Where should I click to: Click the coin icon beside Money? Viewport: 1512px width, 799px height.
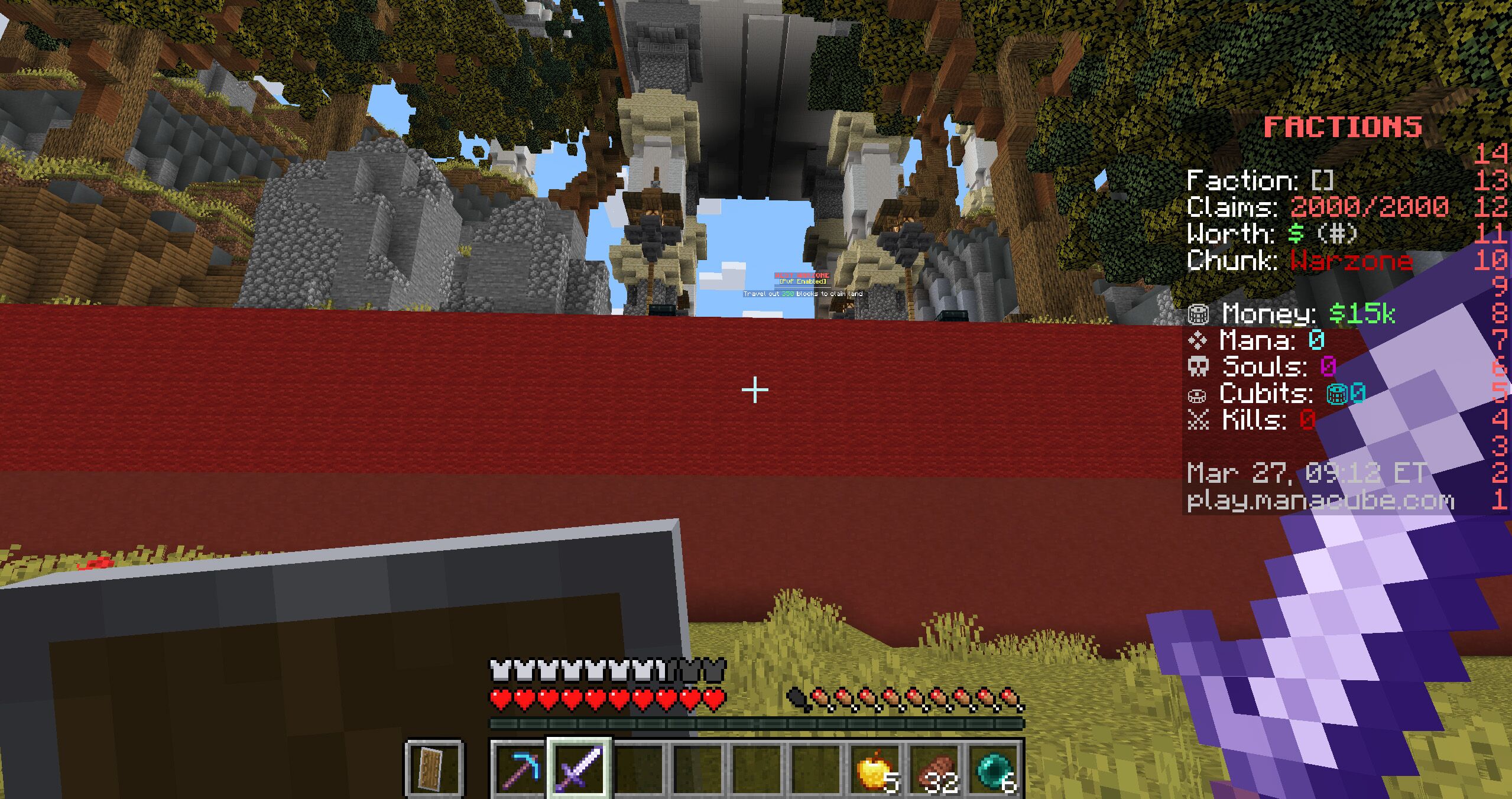pyautogui.click(x=1198, y=313)
